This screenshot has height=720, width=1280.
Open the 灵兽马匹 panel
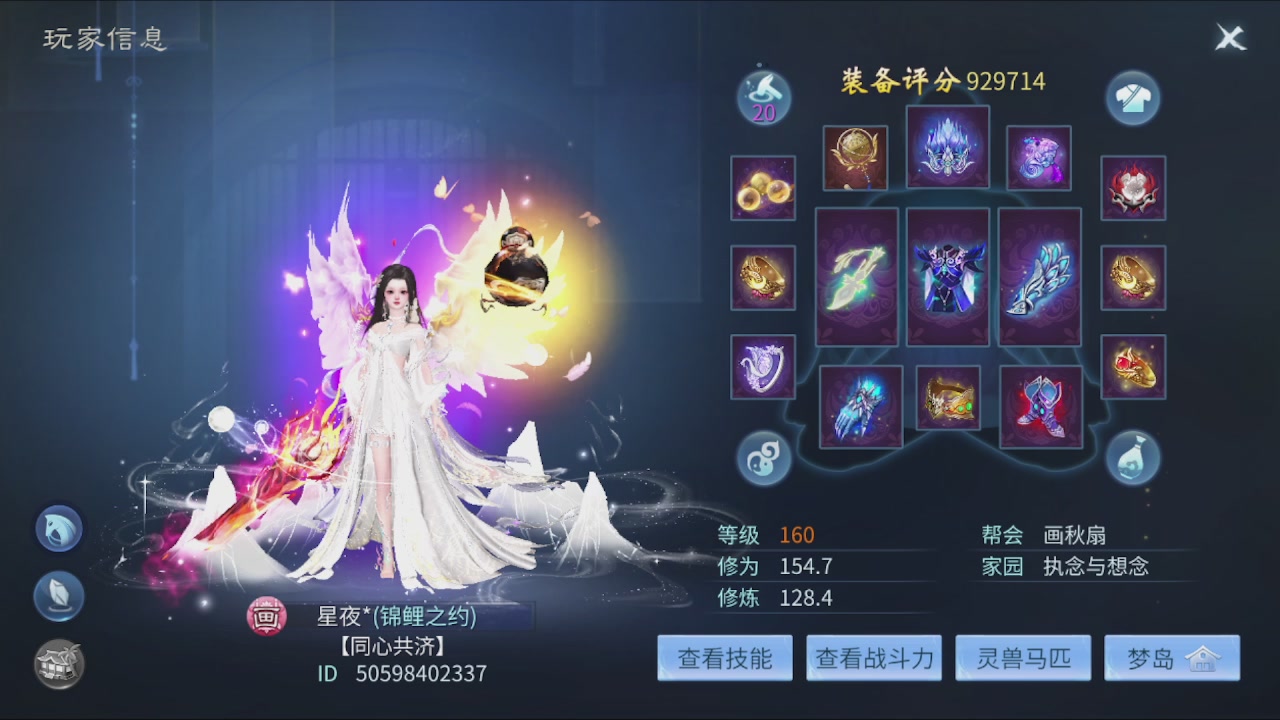1023,657
